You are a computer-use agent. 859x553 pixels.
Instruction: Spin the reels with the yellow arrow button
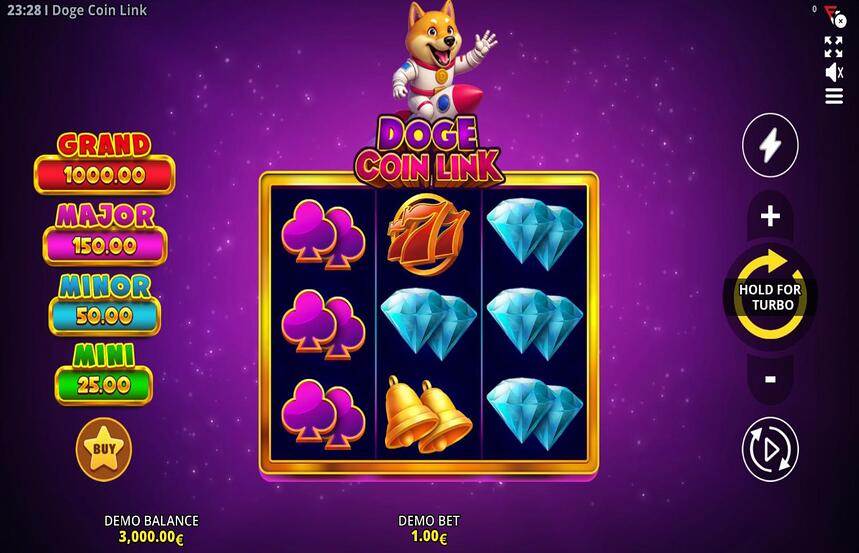pos(770,297)
